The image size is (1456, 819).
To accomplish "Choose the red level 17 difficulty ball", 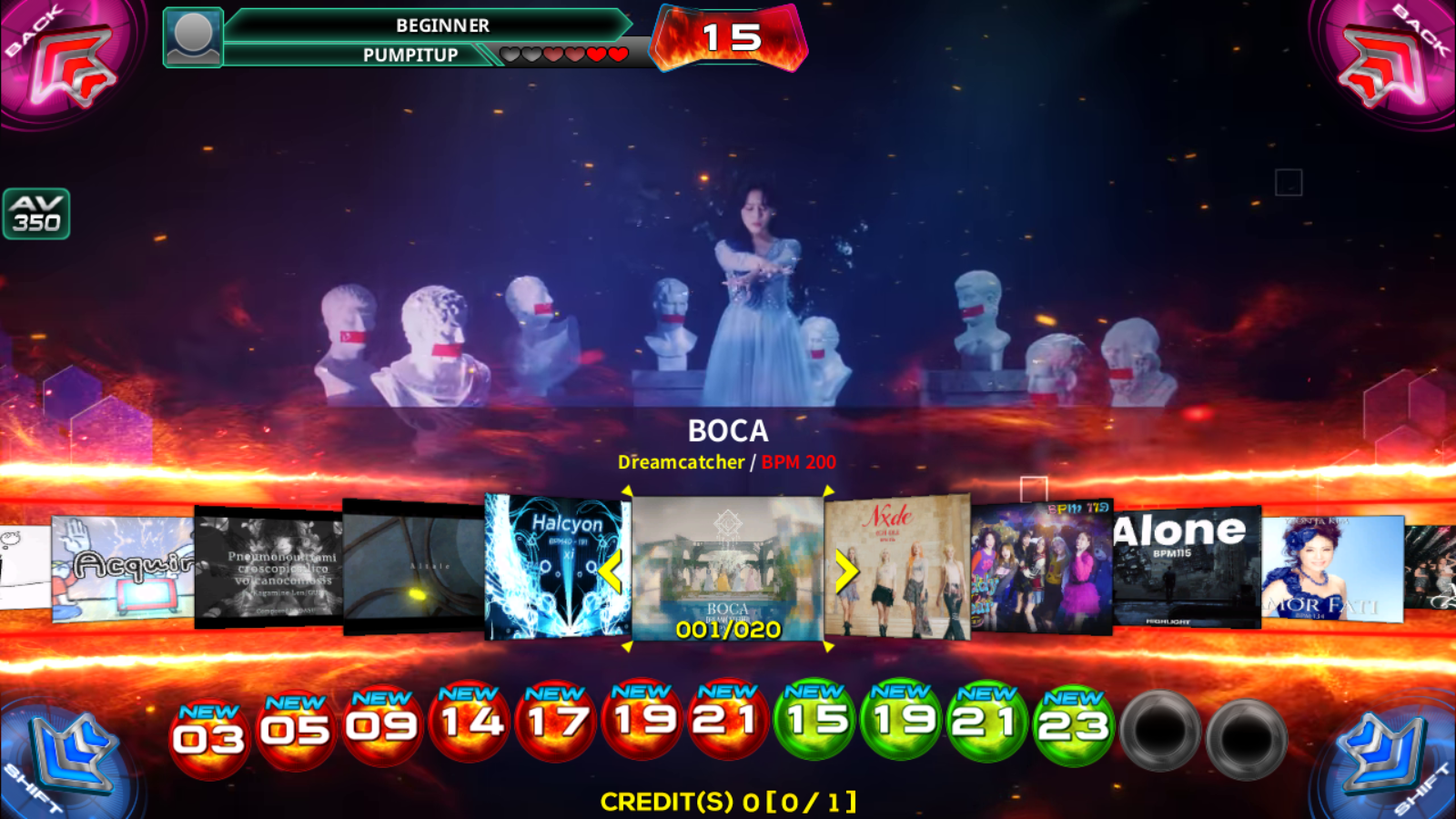I will [x=555, y=721].
